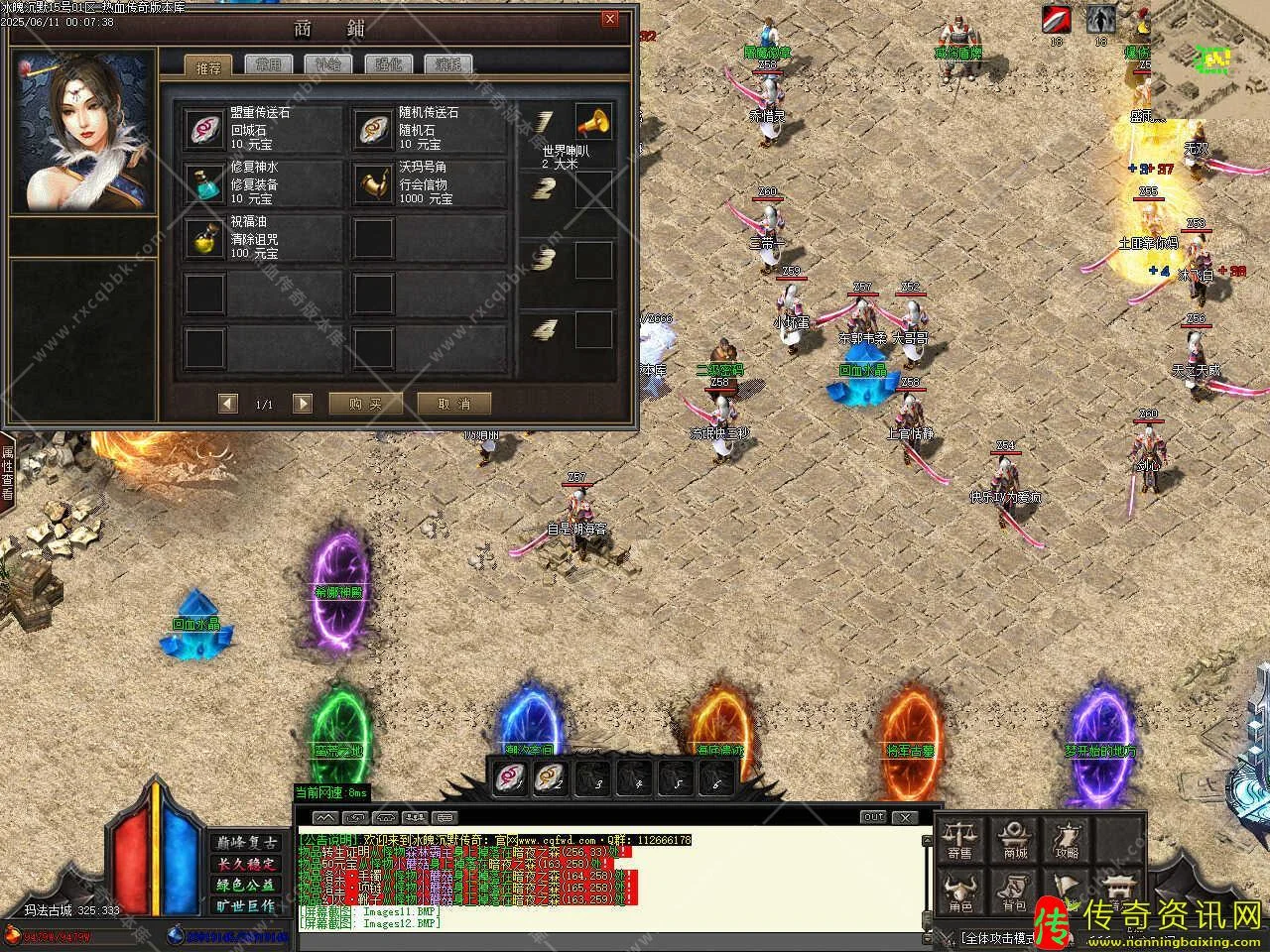
Task: Open the 角色 character sheet
Action: [959, 892]
